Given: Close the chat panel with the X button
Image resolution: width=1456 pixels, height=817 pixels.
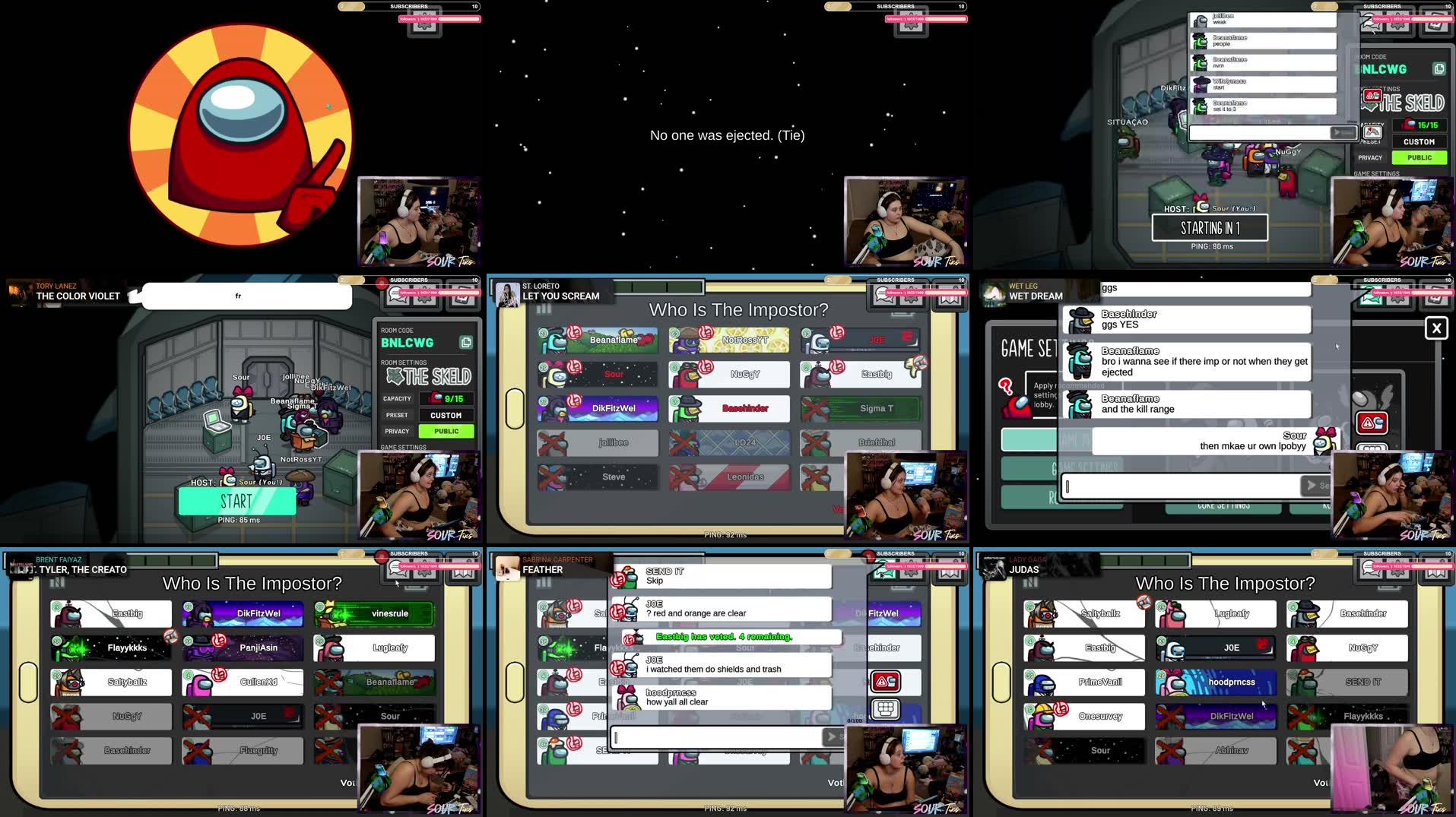Looking at the screenshot, I should pyautogui.click(x=1435, y=328).
